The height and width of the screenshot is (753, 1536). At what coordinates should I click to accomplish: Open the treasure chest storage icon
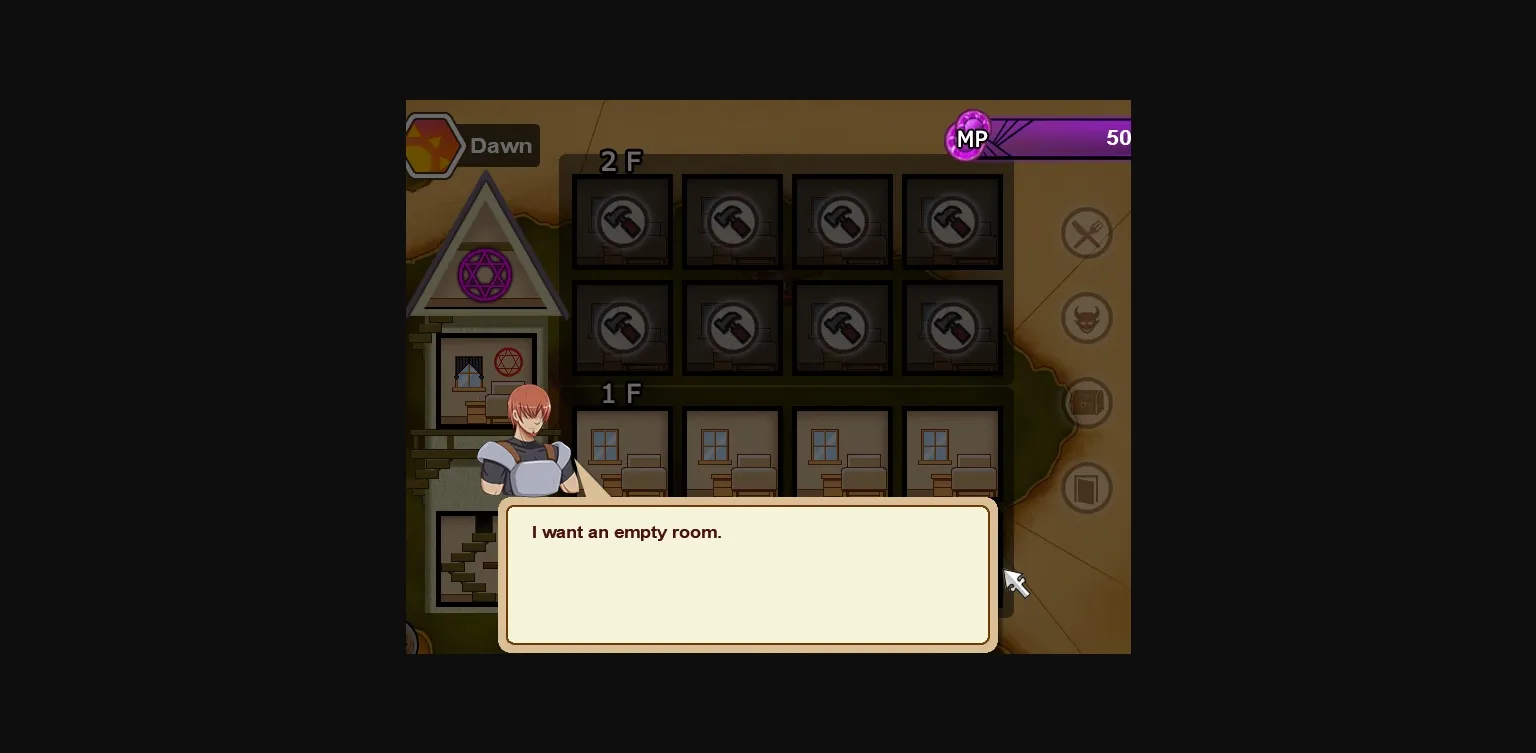pos(1086,402)
